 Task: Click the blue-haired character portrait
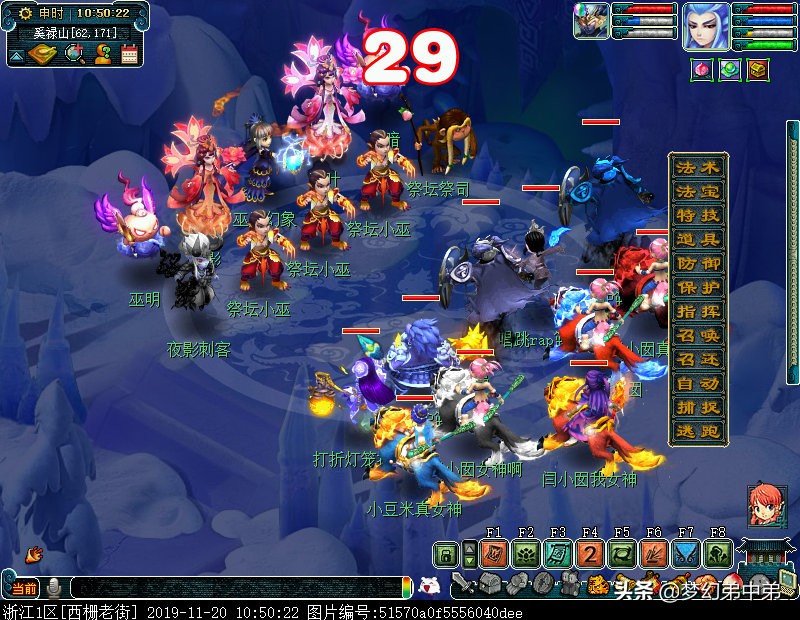coord(706,27)
